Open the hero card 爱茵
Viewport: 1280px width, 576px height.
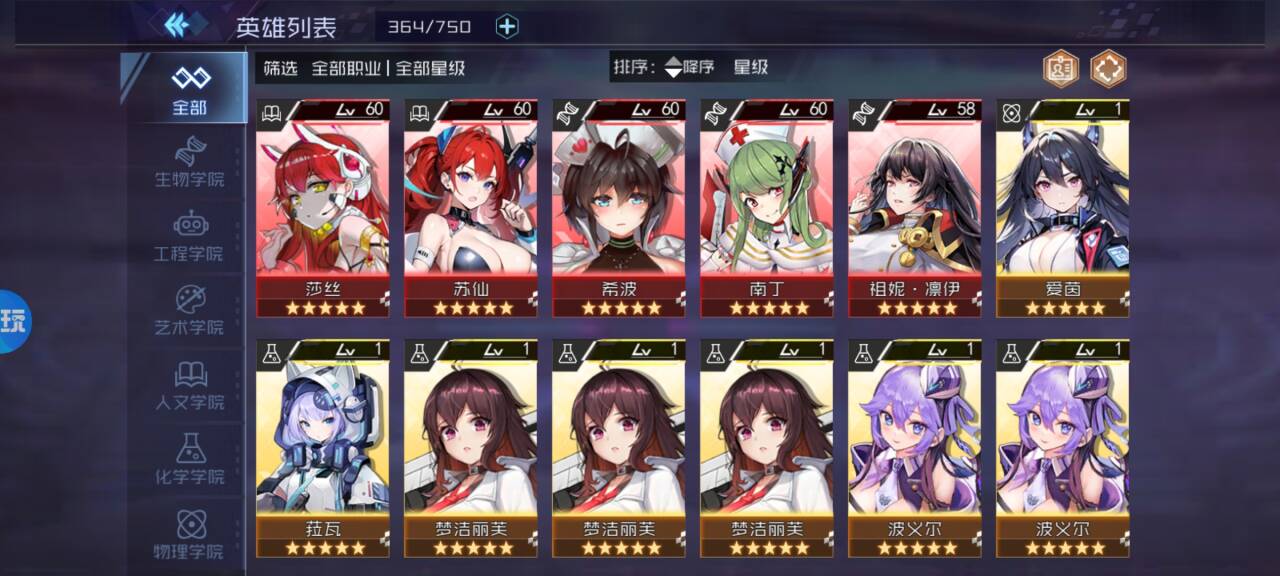click(x=1062, y=208)
